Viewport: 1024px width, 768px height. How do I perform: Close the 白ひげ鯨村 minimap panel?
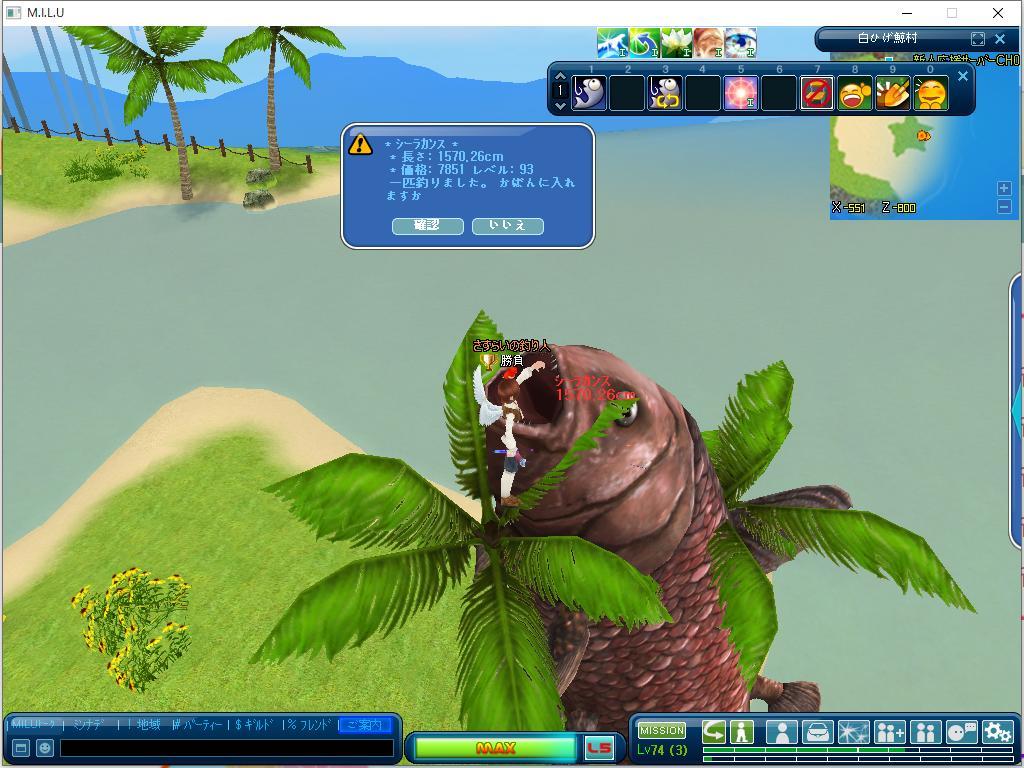pos(999,39)
